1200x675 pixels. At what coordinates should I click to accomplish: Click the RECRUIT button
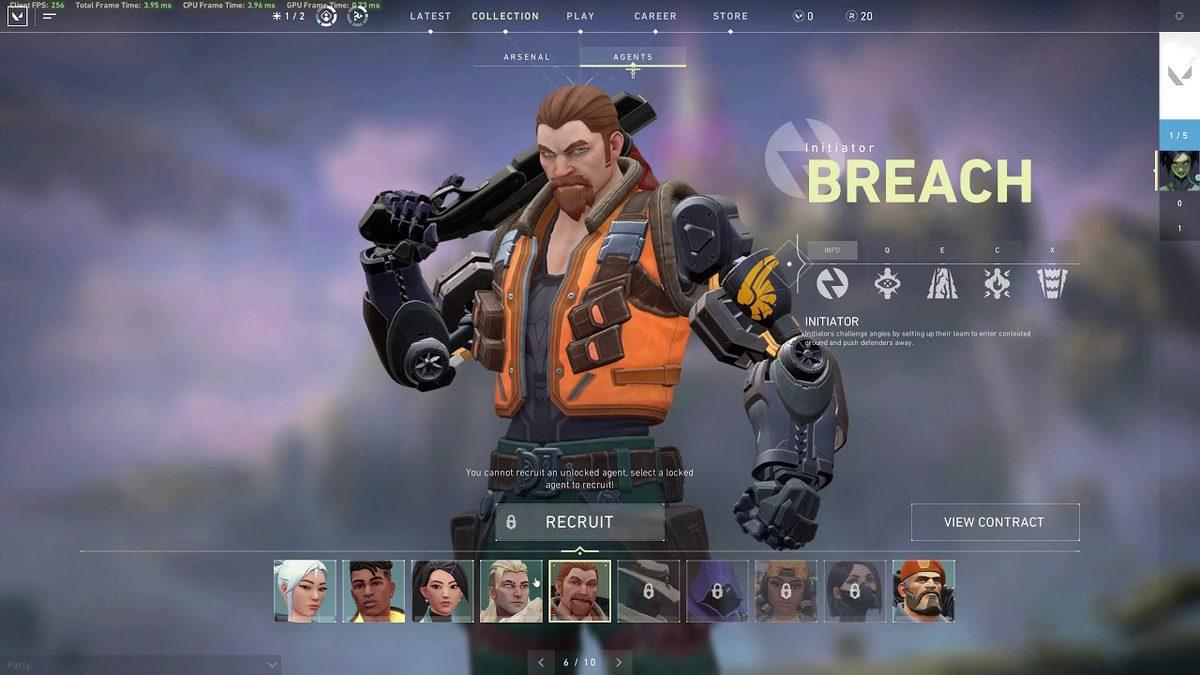click(579, 522)
